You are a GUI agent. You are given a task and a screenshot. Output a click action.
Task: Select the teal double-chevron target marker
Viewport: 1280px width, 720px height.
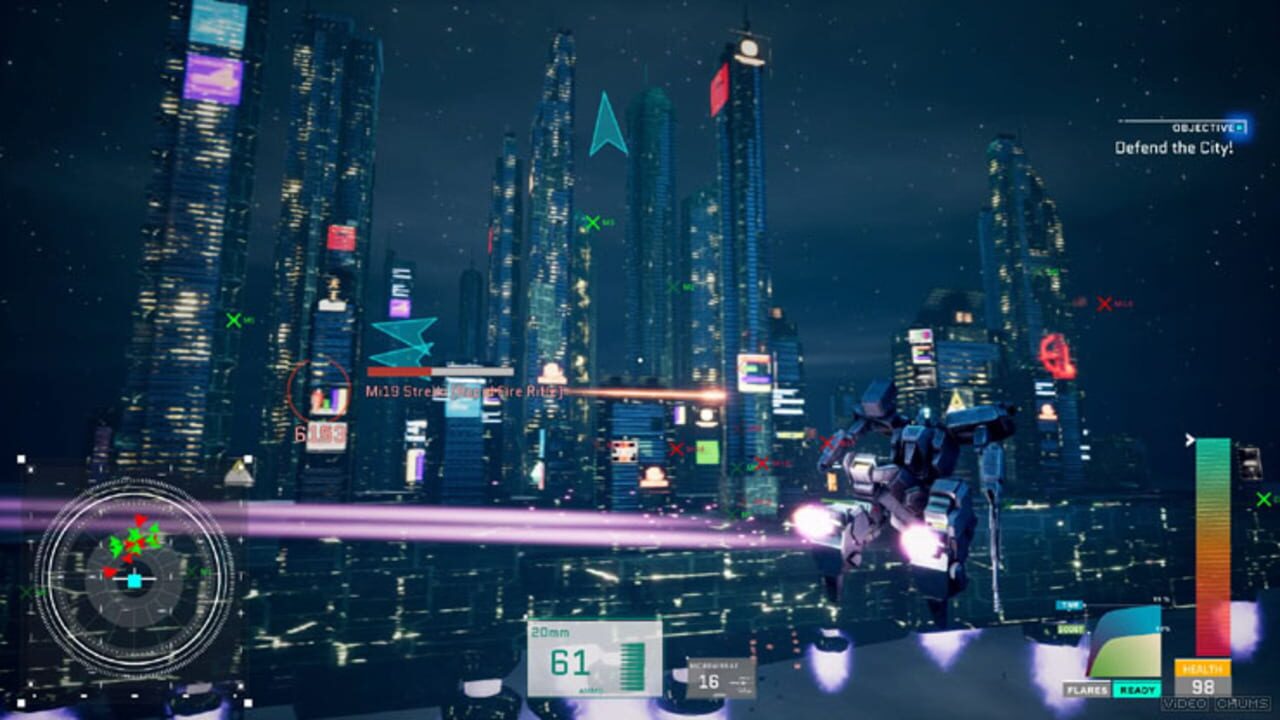click(x=398, y=345)
